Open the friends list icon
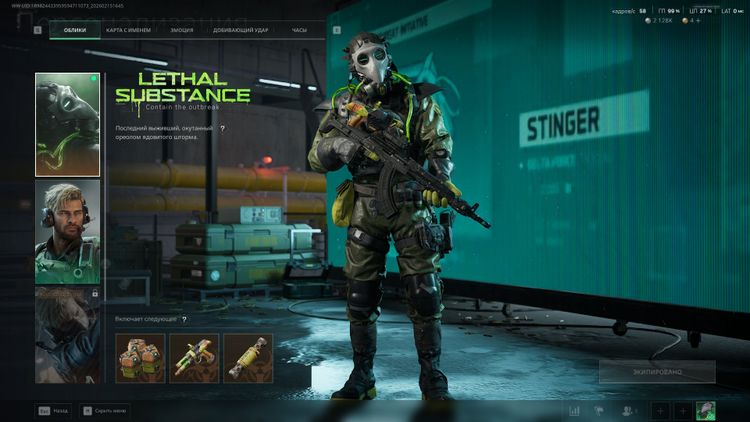 click(629, 410)
